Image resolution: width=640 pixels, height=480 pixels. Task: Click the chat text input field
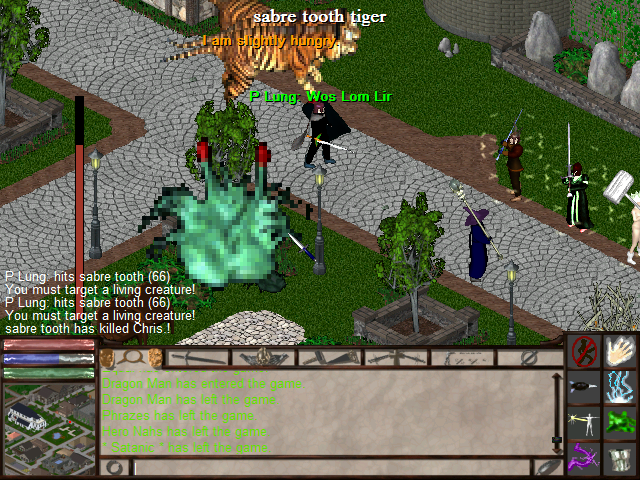click(330, 467)
